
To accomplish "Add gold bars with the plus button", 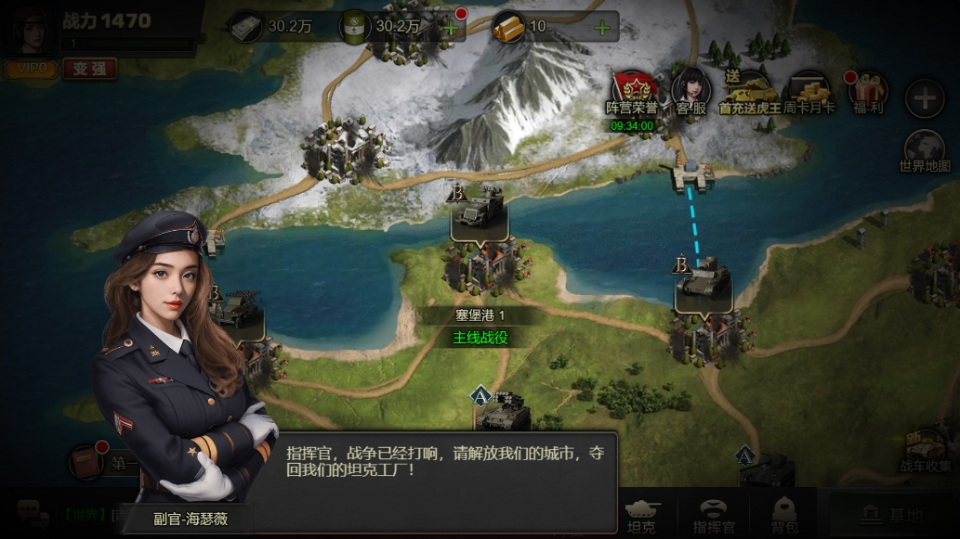I will 602,27.
